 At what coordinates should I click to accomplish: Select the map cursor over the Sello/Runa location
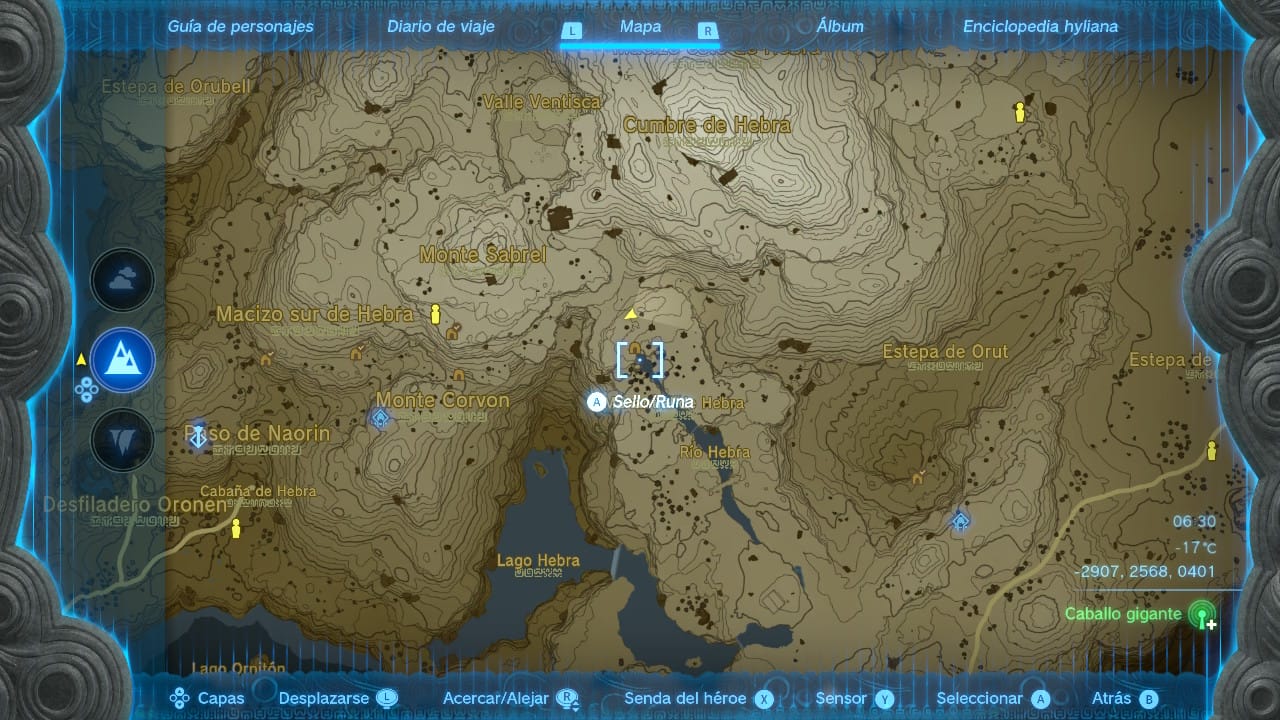coord(640,360)
